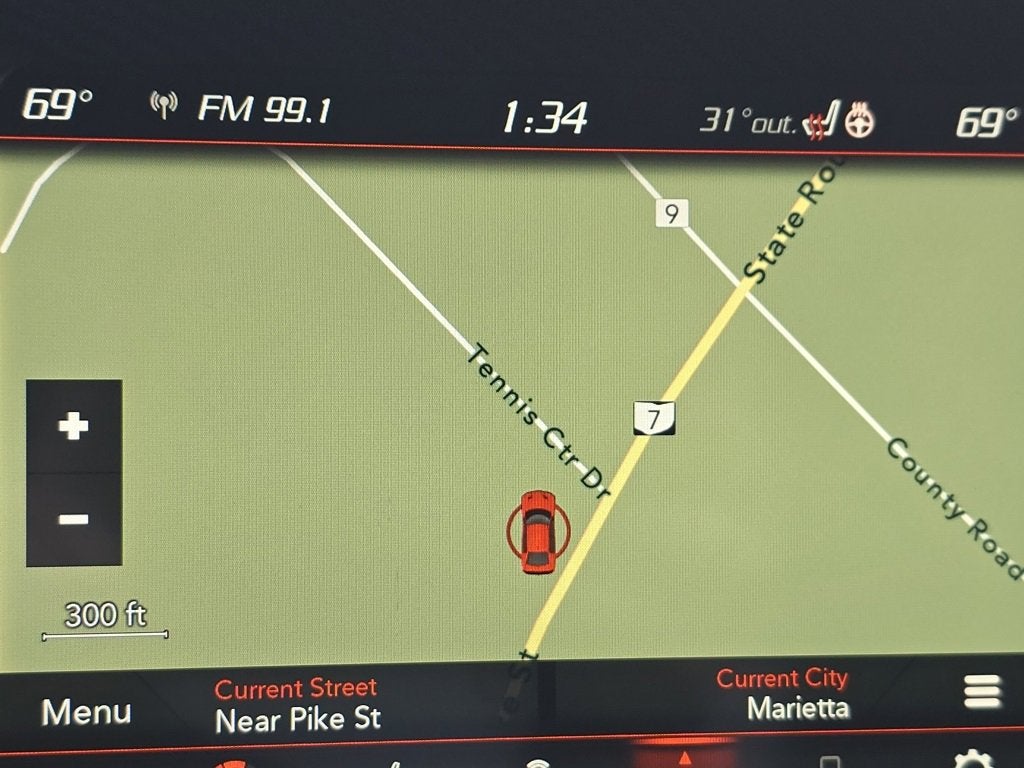Toggle the heated steering wheel icon
Screen dimensions: 1024x768
point(860,121)
